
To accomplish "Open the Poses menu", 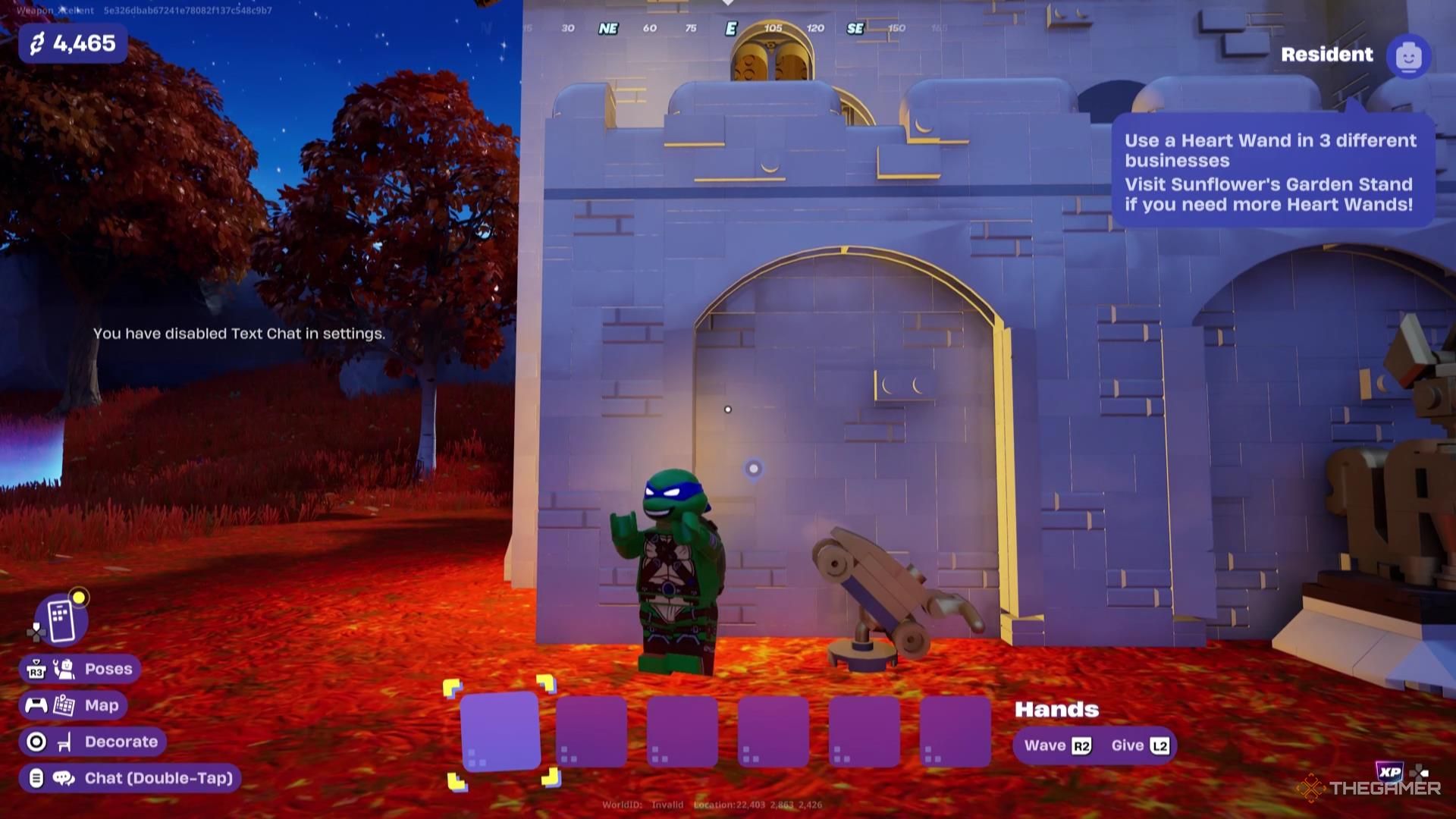I will coord(80,669).
